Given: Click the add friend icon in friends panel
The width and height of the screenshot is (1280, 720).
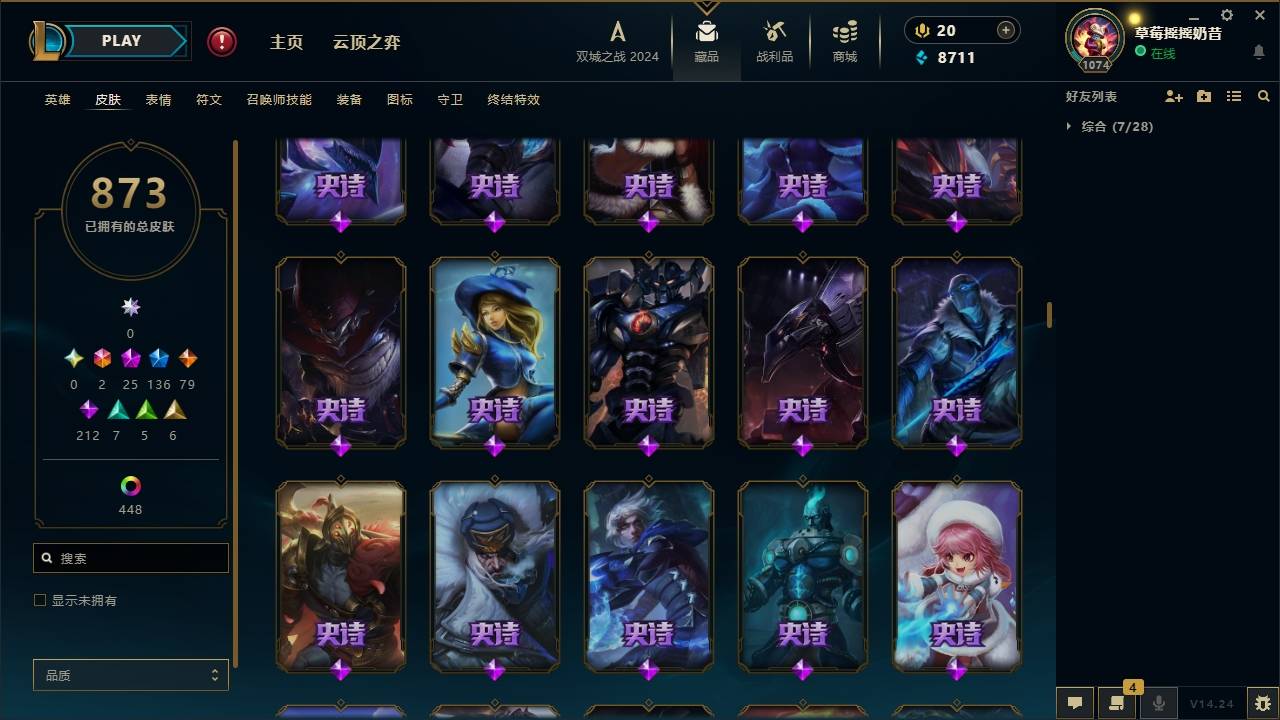Looking at the screenshot, I should click(x=1174, y=96).
